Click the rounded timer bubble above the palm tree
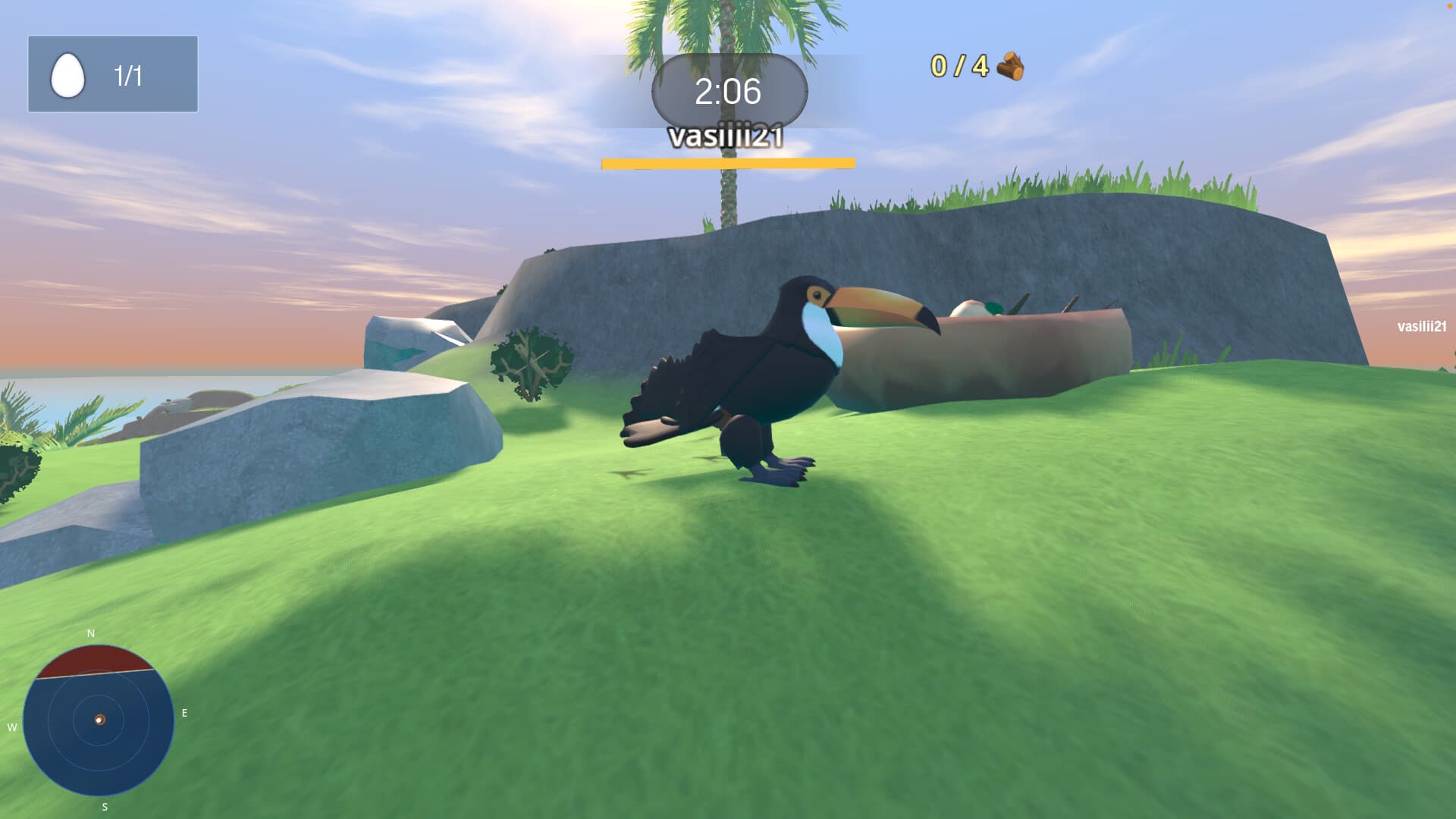Image resolution: width=1456 pixels, height=819 pixels. [728, 91]
